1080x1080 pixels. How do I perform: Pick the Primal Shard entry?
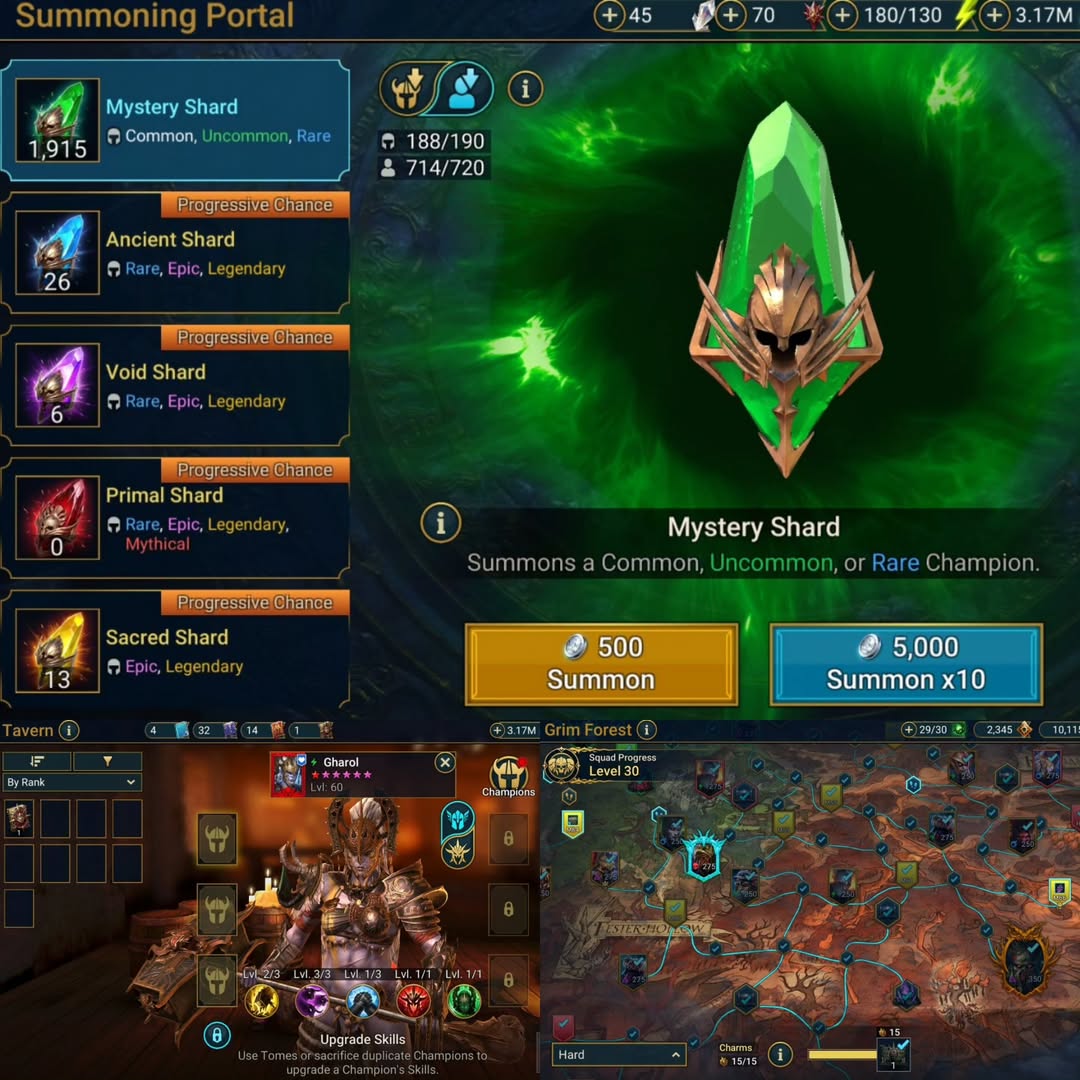(x=175, y=519)
